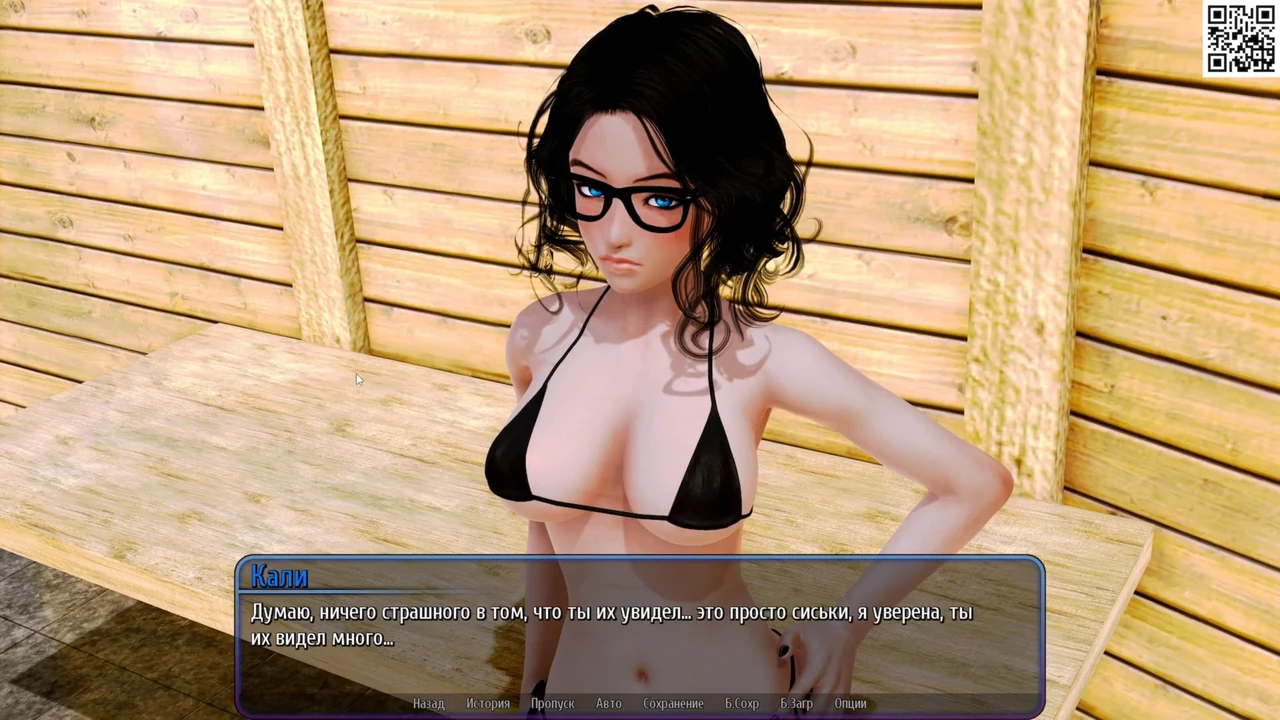Open the Опции settings menu

(x=850, y=704)
